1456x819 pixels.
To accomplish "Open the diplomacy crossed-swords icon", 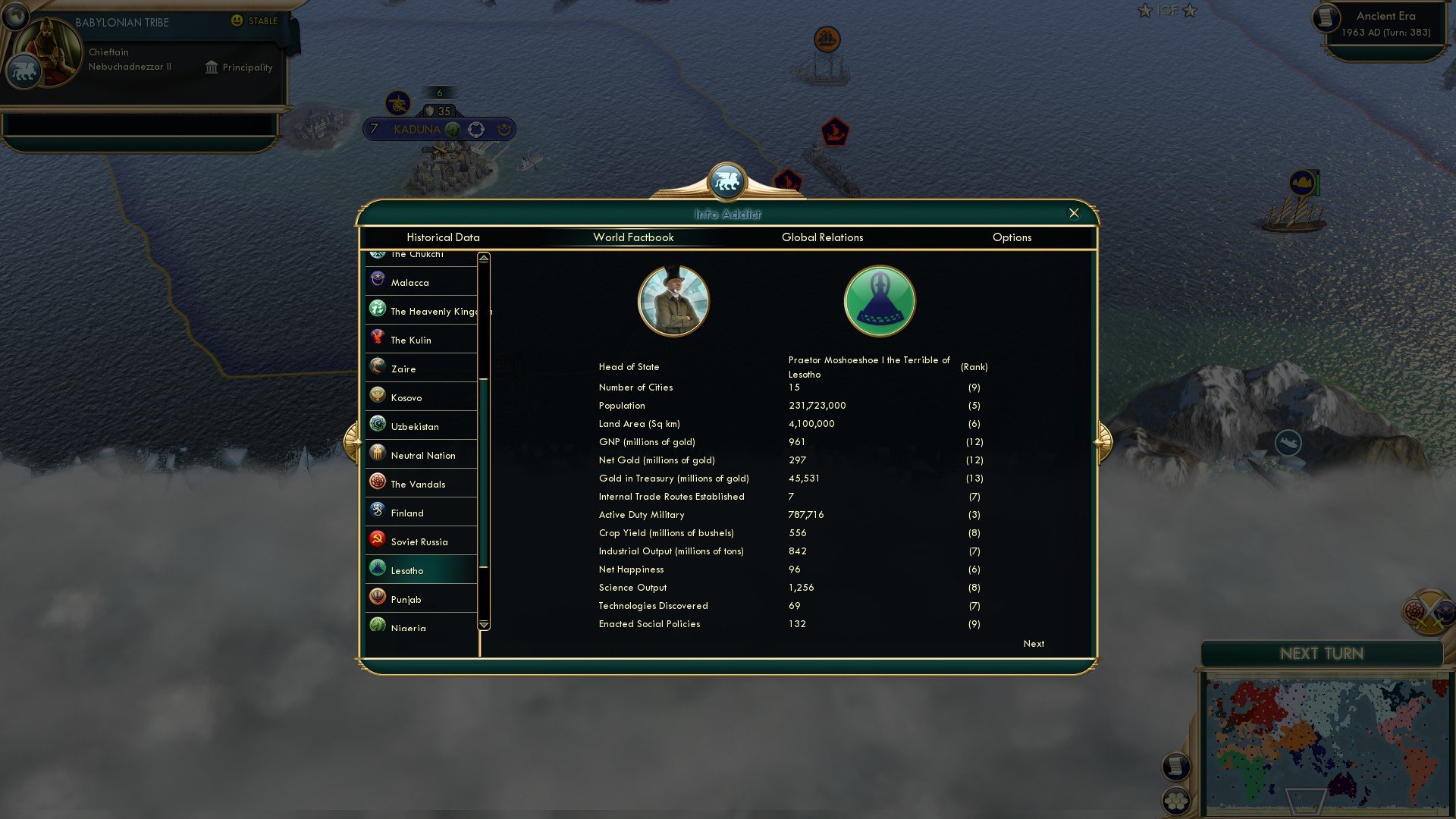I will tap(1429, 611).
